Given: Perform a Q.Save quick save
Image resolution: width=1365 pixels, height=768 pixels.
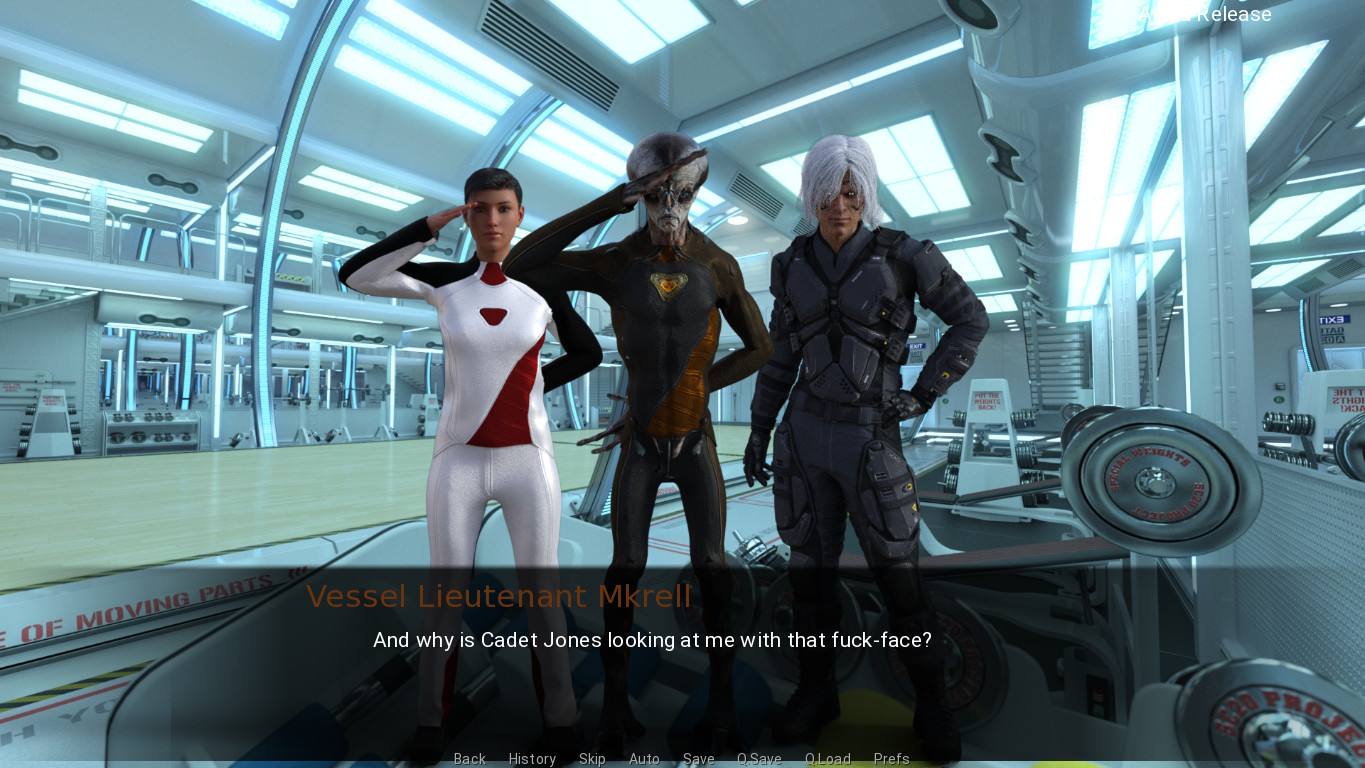Looking at the screenshot, I should pyautogui.click(x=759, y=759).
